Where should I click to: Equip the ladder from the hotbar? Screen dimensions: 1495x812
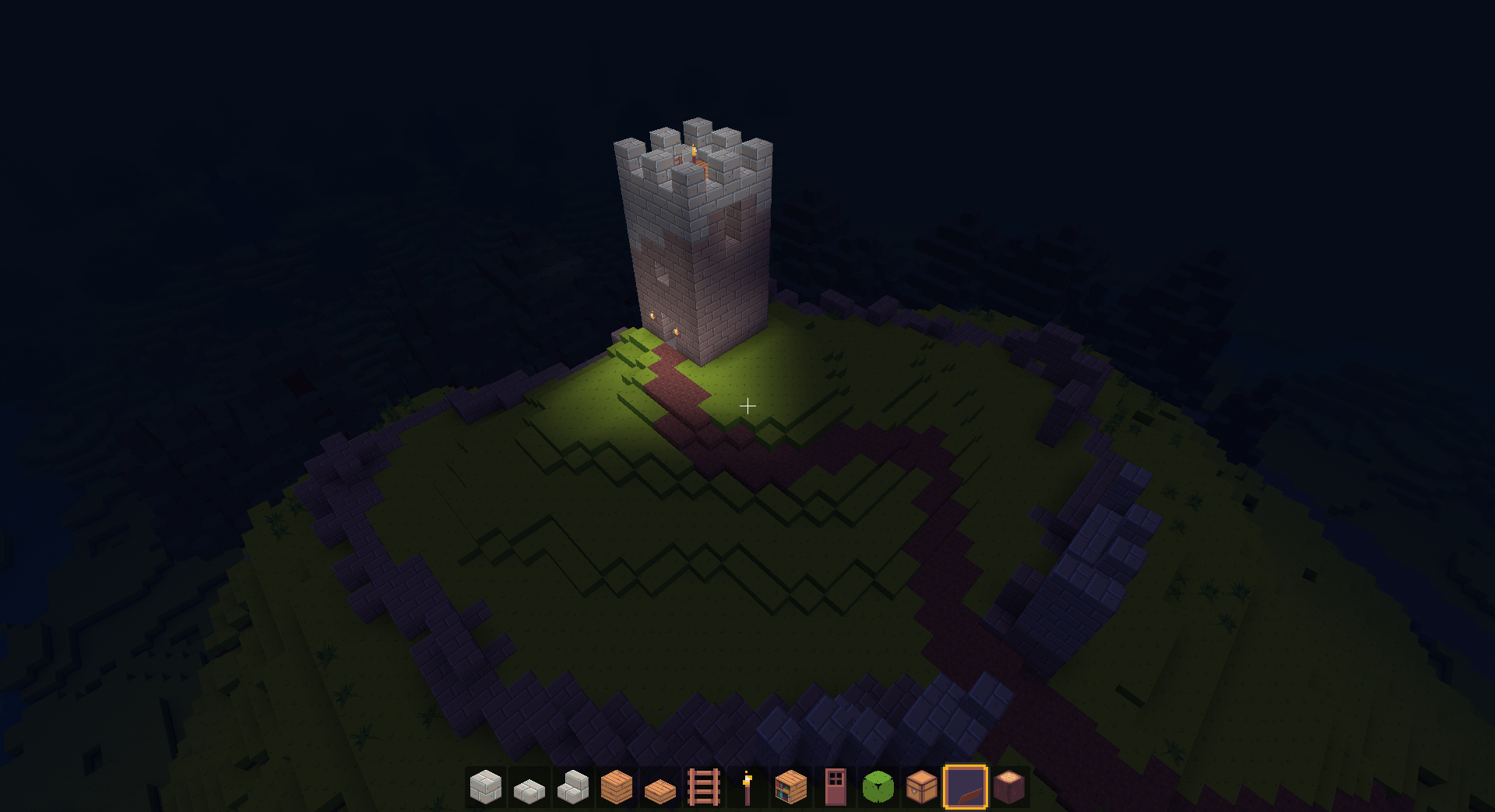coord(704,787)
